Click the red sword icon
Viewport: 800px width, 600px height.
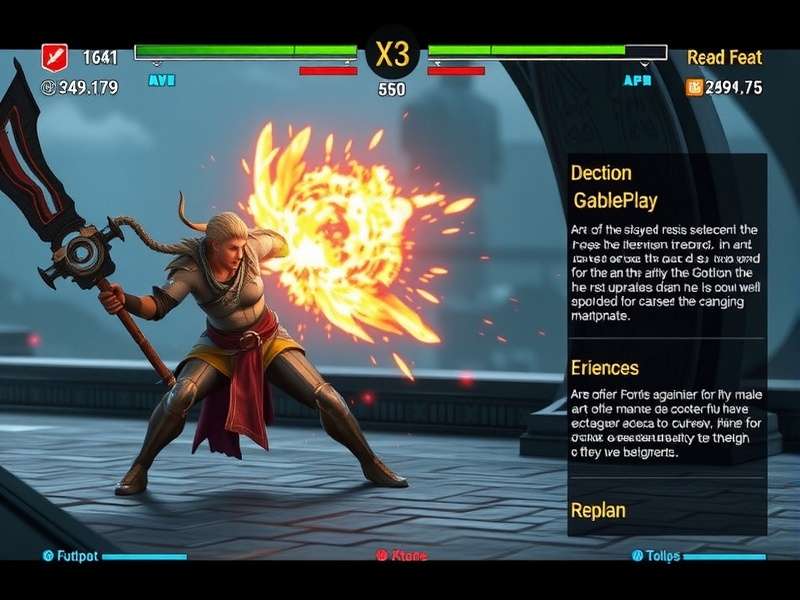coord(54,58)
